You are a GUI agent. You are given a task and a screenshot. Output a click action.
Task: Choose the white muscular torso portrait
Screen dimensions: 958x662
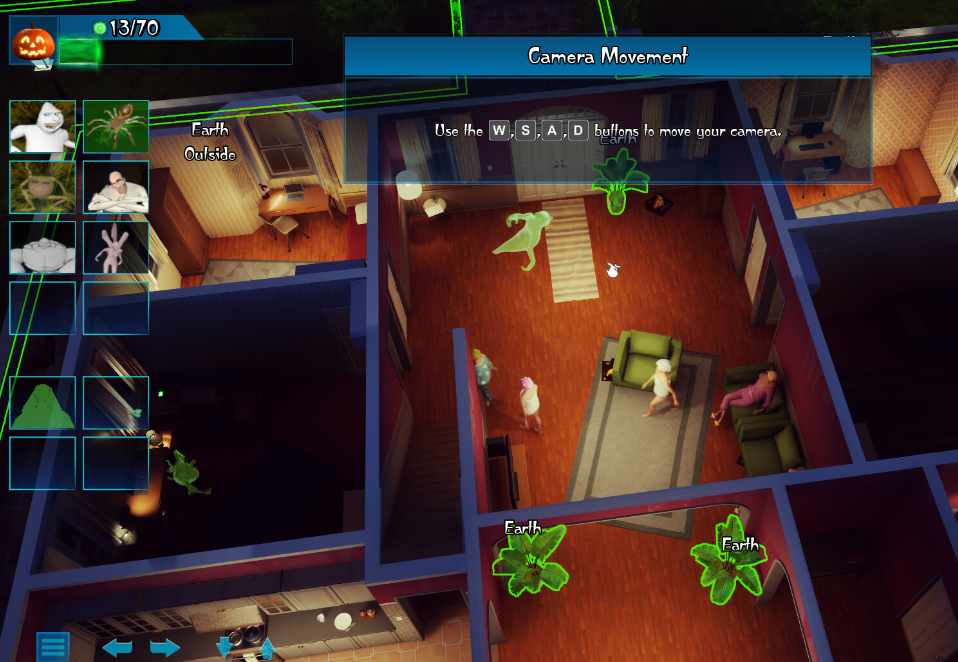(x=42, y=248)
